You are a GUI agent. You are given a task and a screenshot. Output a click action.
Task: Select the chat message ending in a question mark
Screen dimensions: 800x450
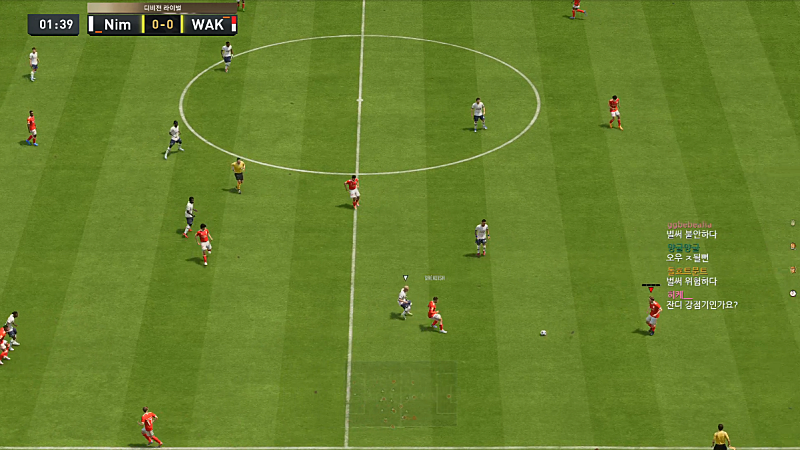pyautogui.click(x=702, y=304)
